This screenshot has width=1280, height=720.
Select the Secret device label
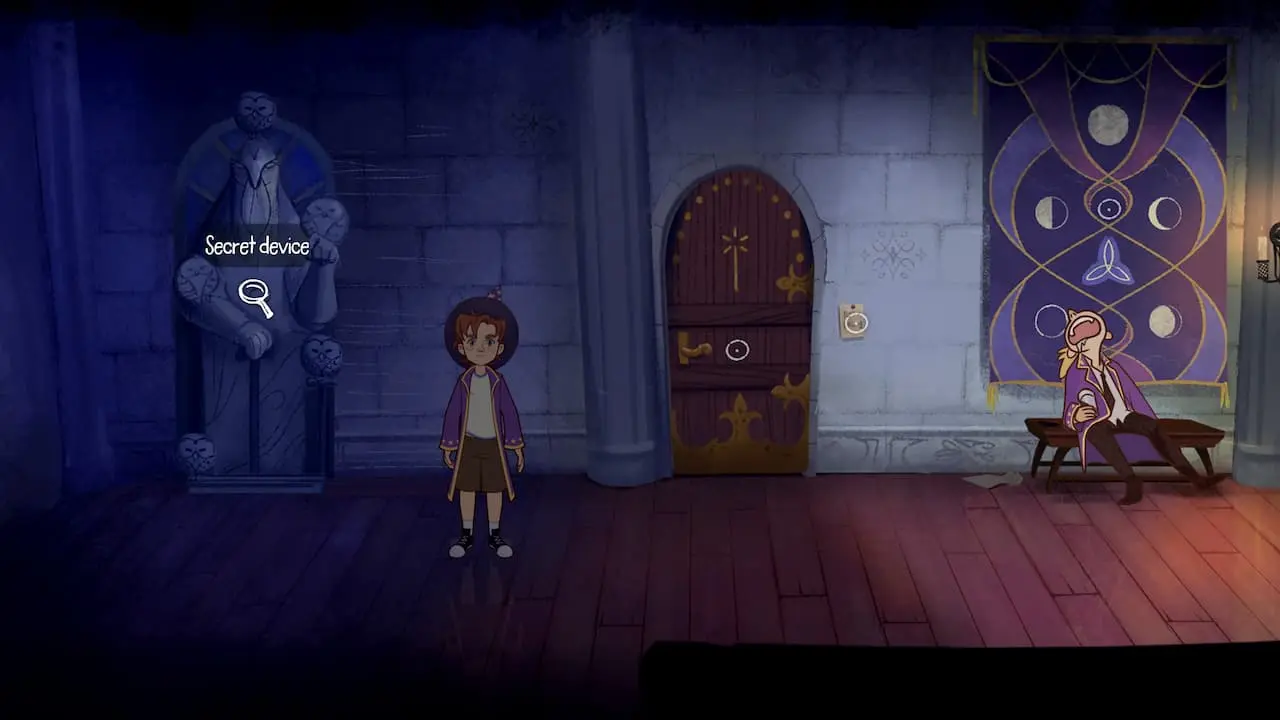(x=256, y=246)
